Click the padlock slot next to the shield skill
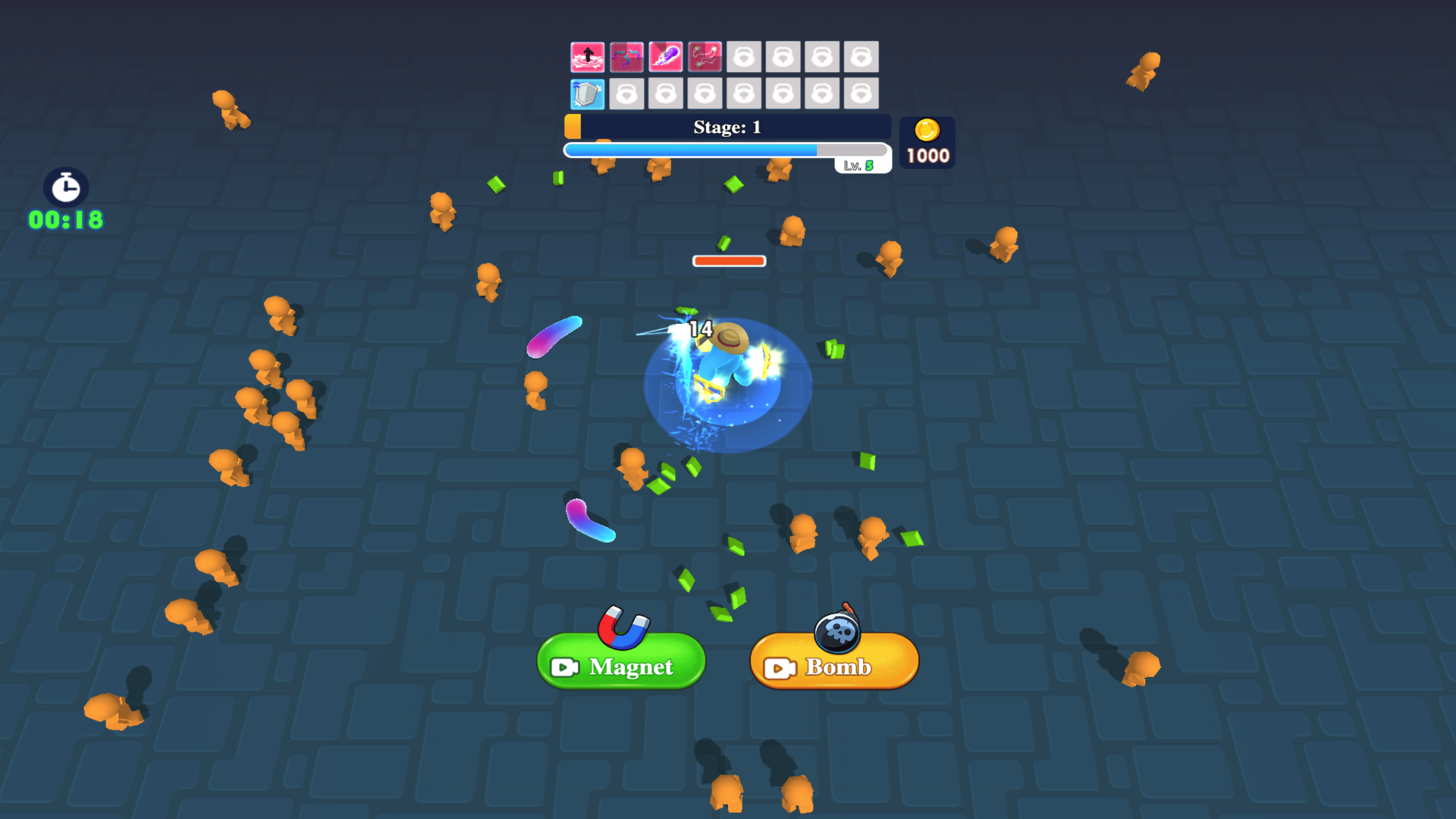 626,93
